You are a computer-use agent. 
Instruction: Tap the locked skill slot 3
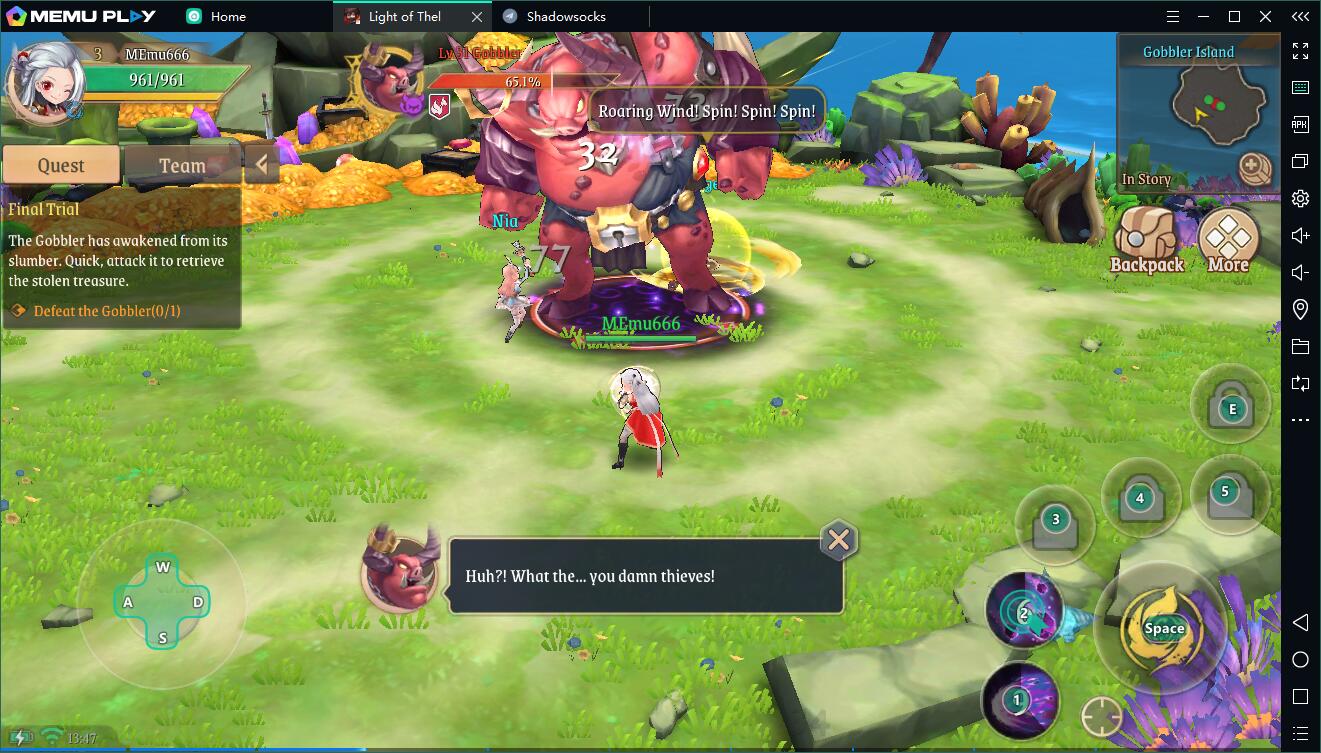[x=1055, y=524]
